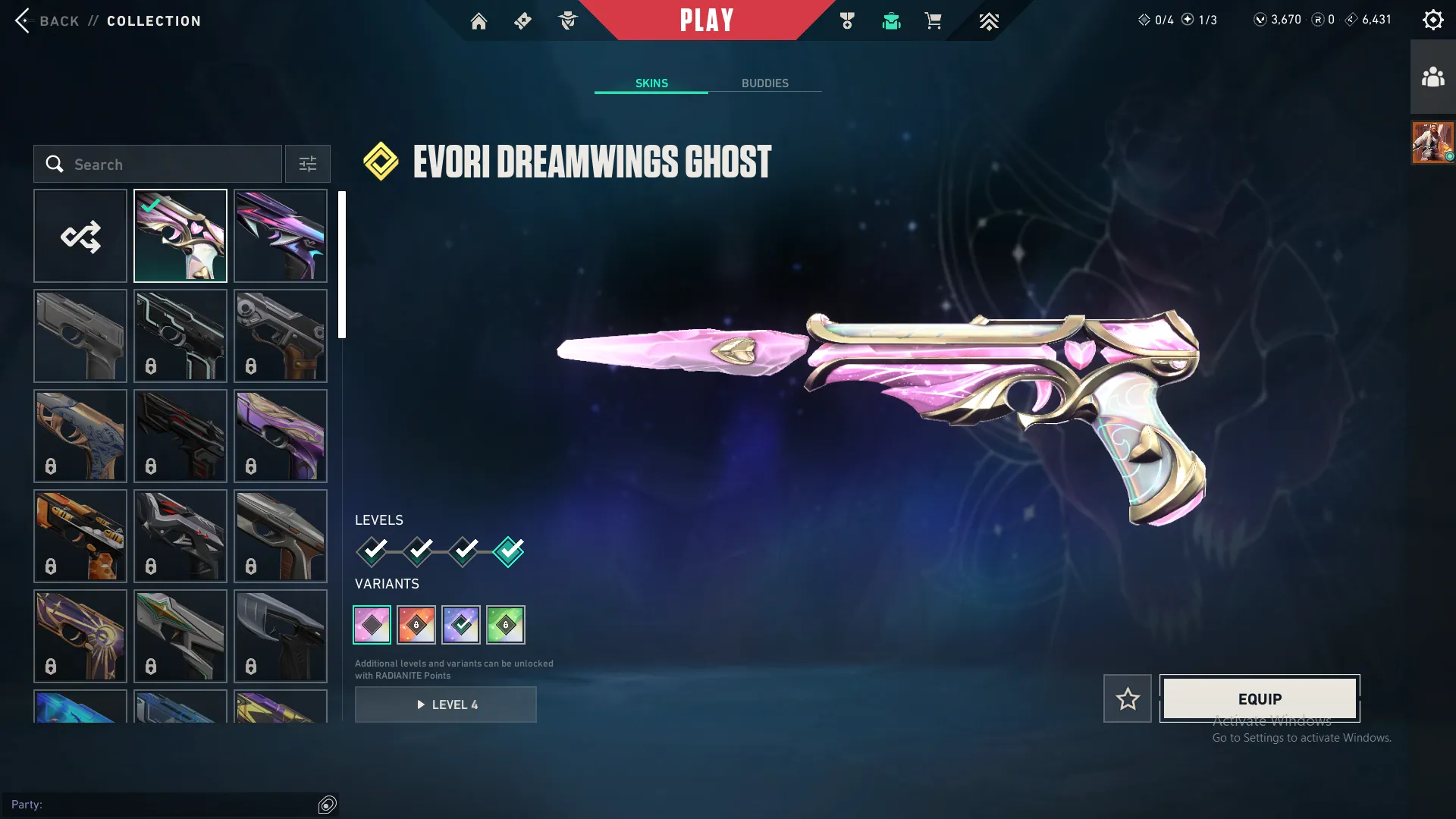Select the red locked Ghost variant swatch
This screenshot has width=1456, height=819.
click(x=416, y=624)
